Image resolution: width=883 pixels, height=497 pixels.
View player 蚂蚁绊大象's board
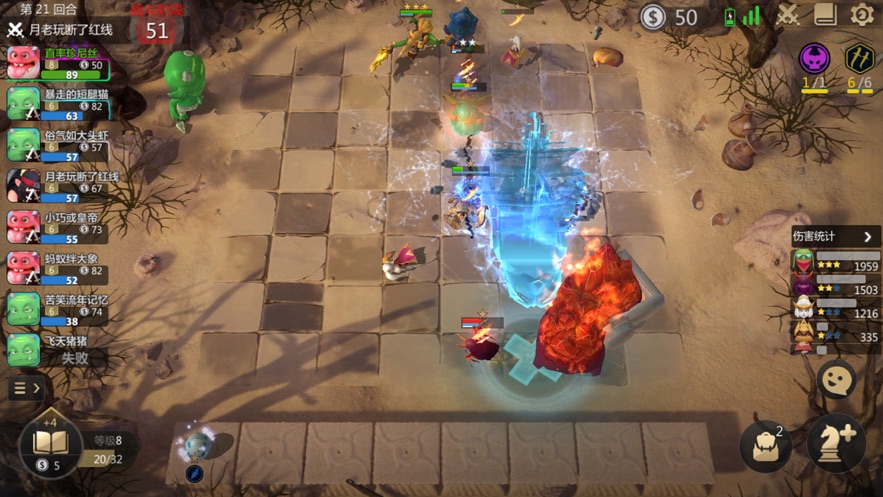coord(57,268)
